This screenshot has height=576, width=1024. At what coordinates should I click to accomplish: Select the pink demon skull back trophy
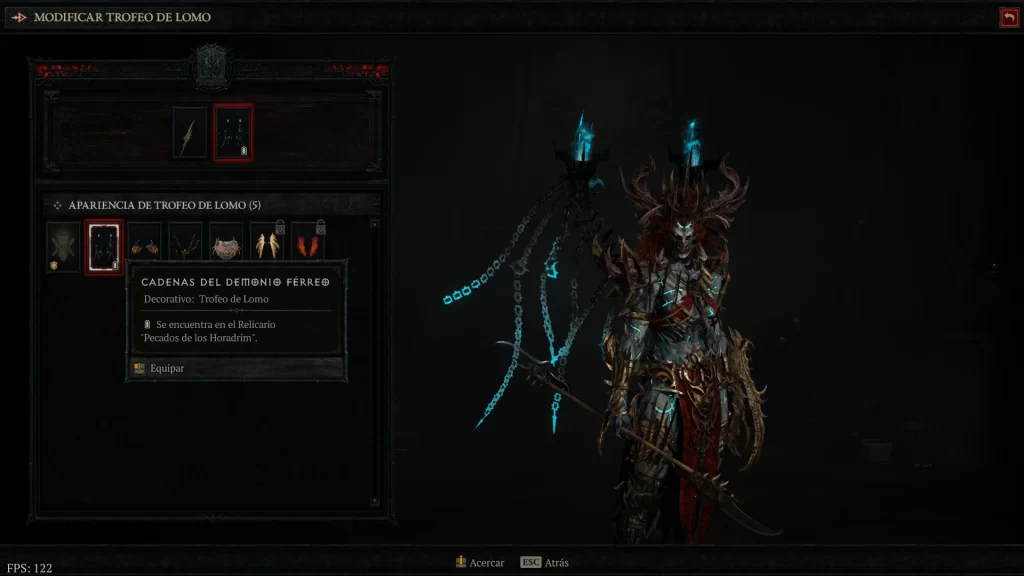pyautogui.click(x=225, y=246)
